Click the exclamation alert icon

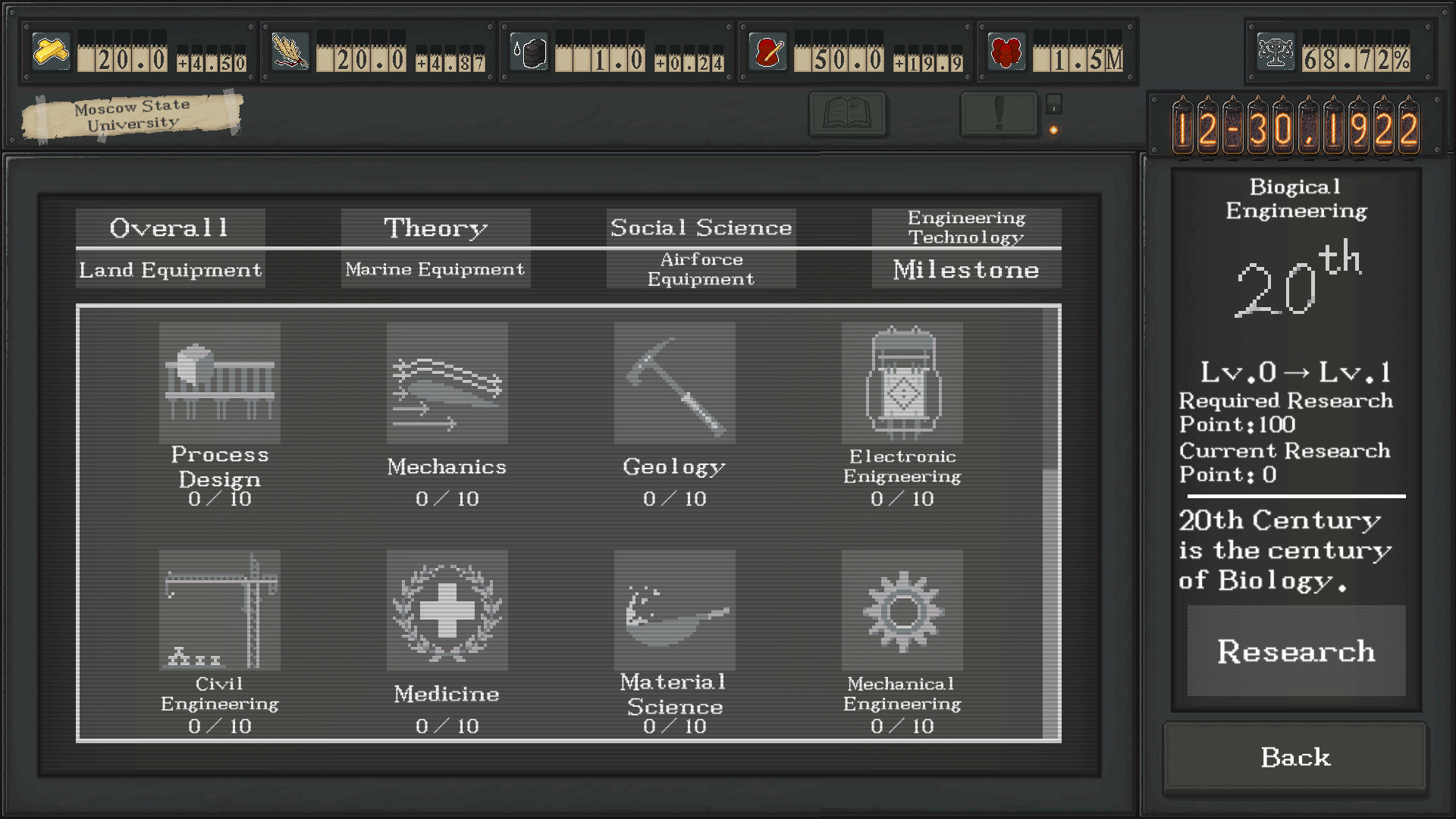click(x=999, y=114)
